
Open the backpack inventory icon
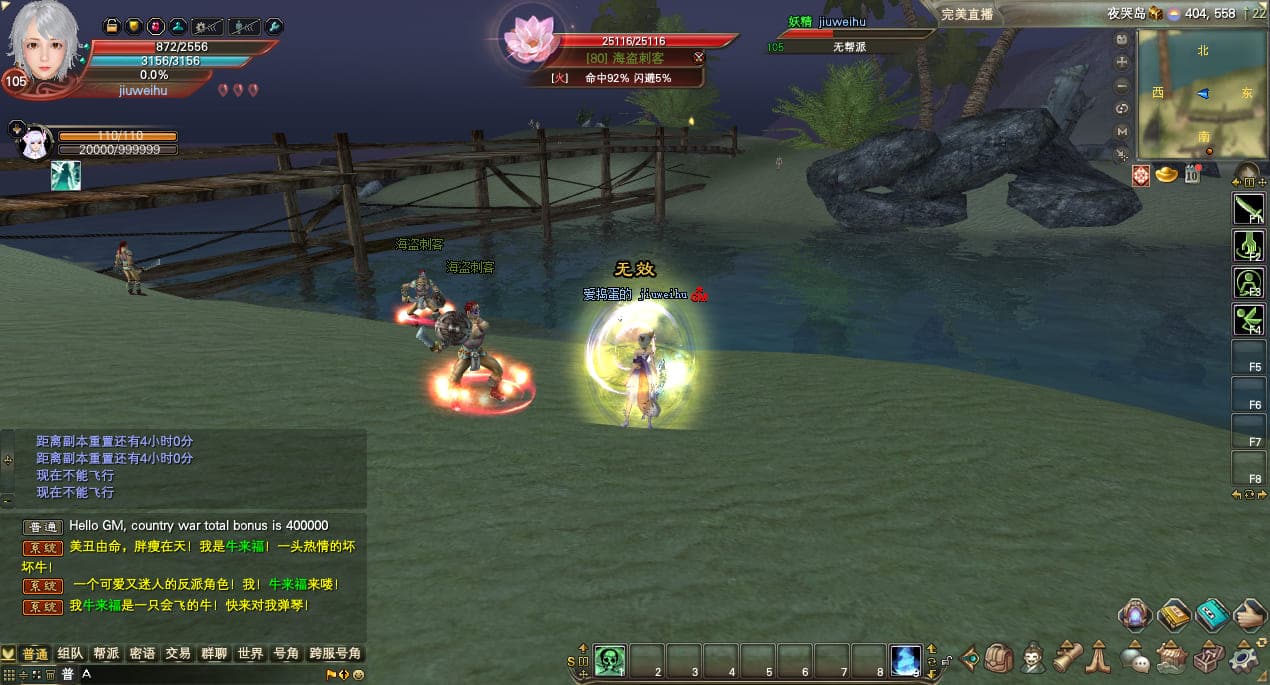998,658
